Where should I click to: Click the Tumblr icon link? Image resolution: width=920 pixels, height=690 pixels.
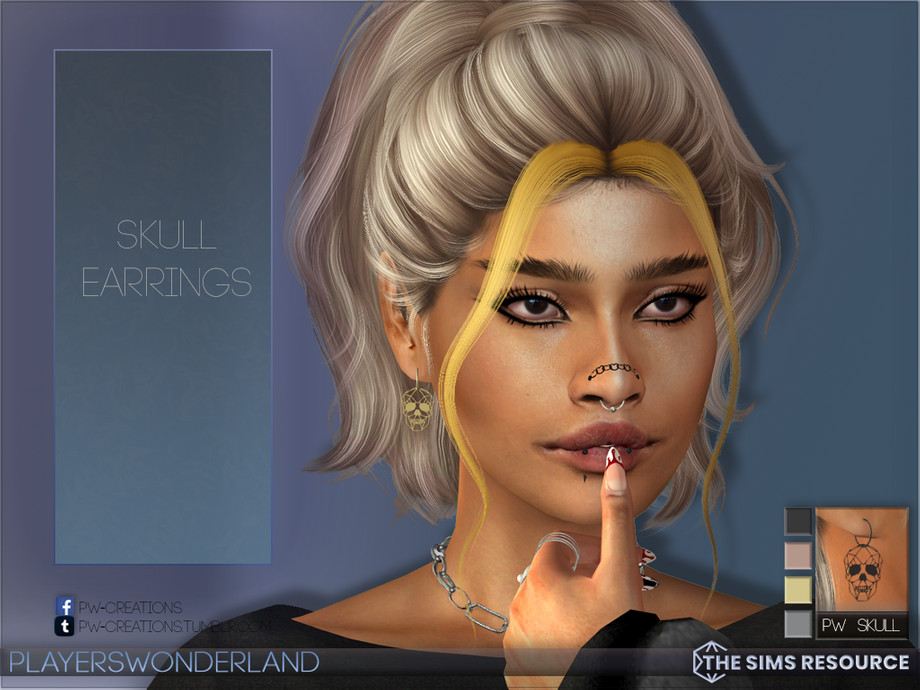(x=65, y=626)
